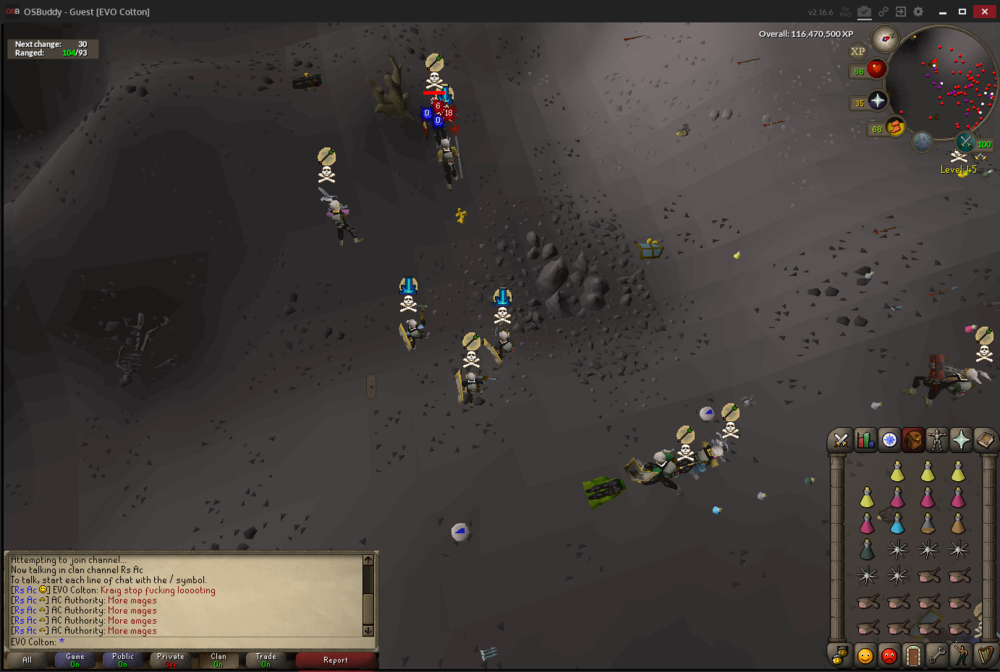Toggle run with the boot energy orb

[x=894, y=127]
